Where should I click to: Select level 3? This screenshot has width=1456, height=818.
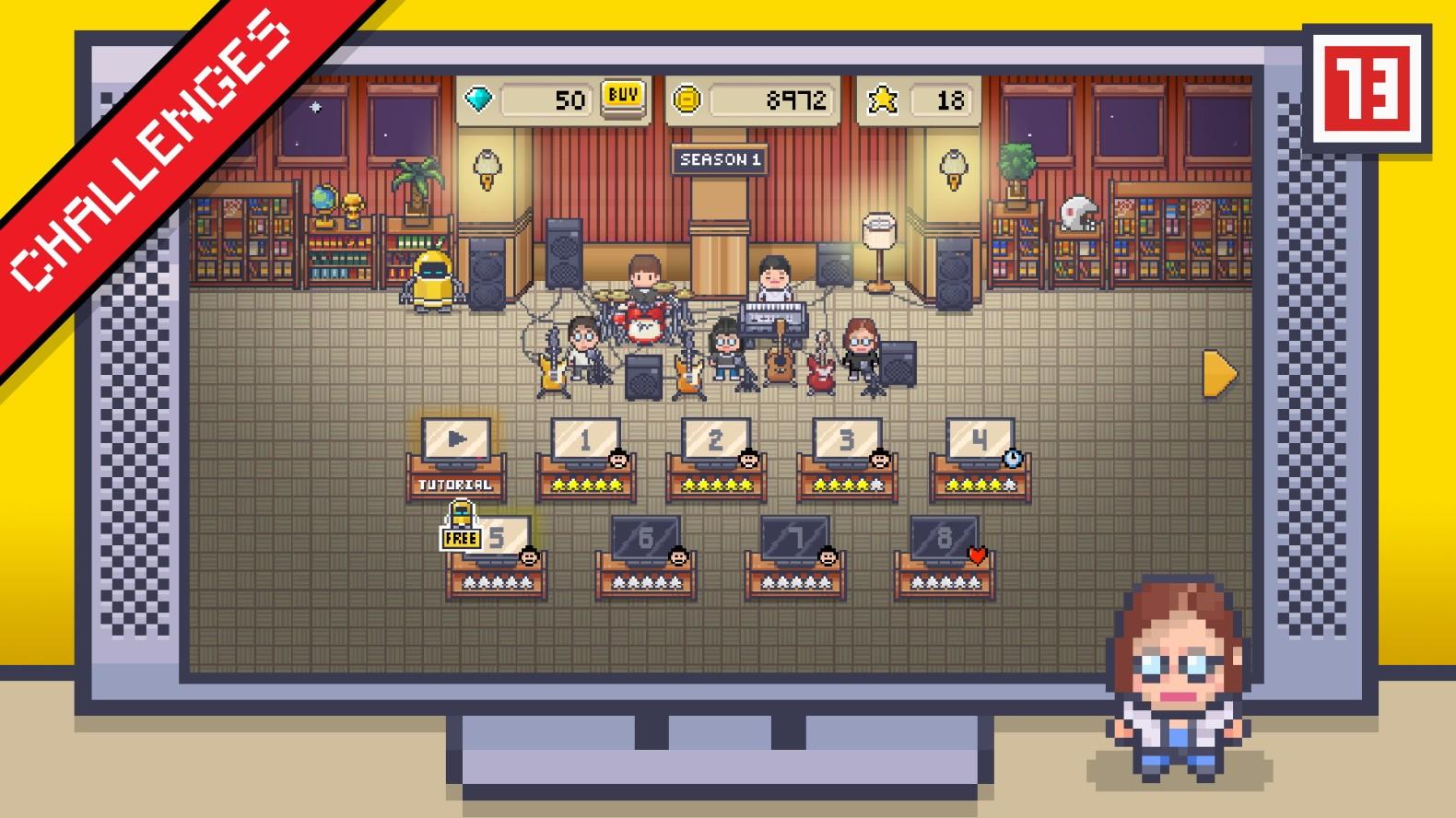[x=846, y=441]
